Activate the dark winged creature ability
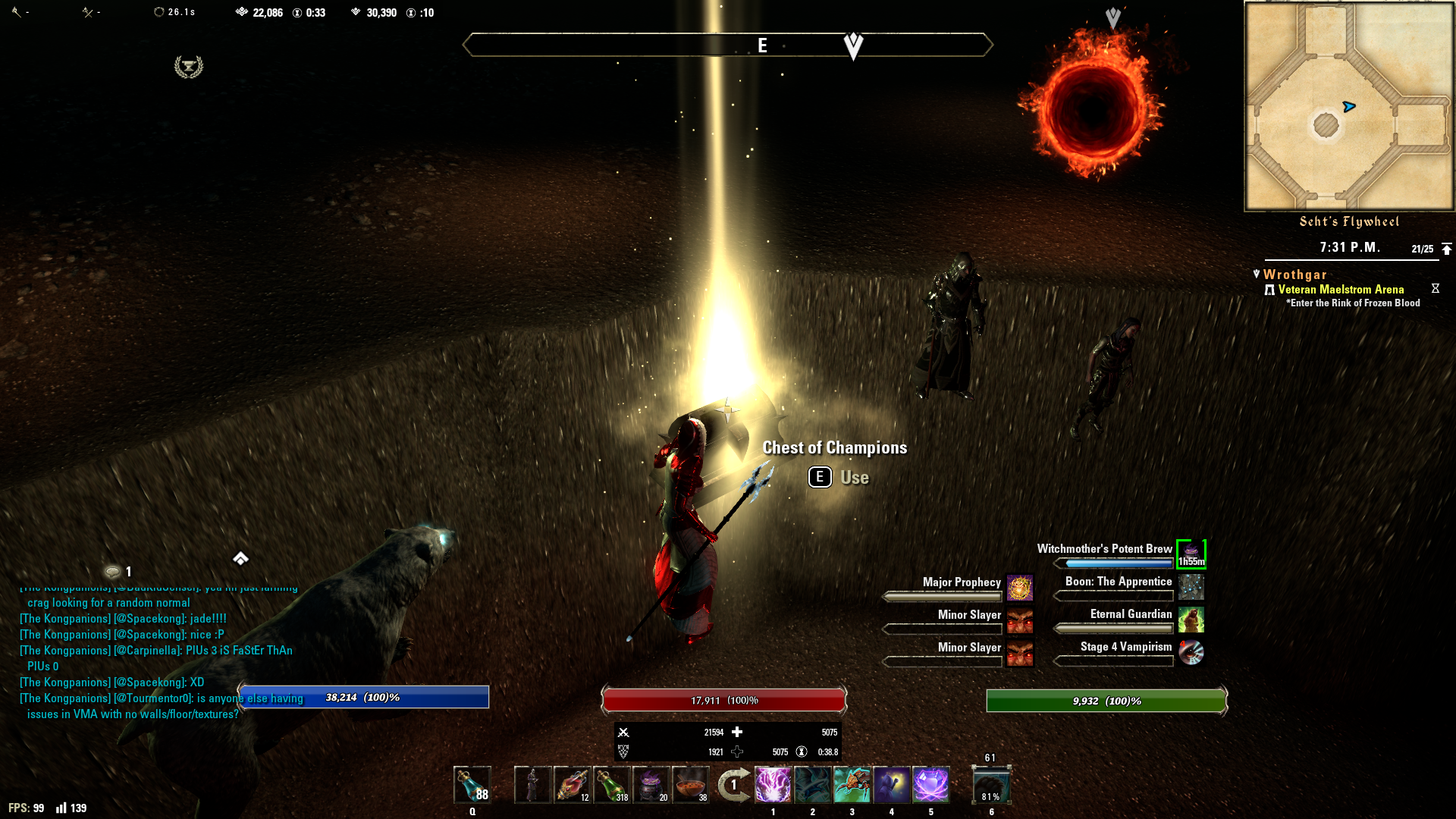This screenshot has height=819, width=1456. (812, 785)
